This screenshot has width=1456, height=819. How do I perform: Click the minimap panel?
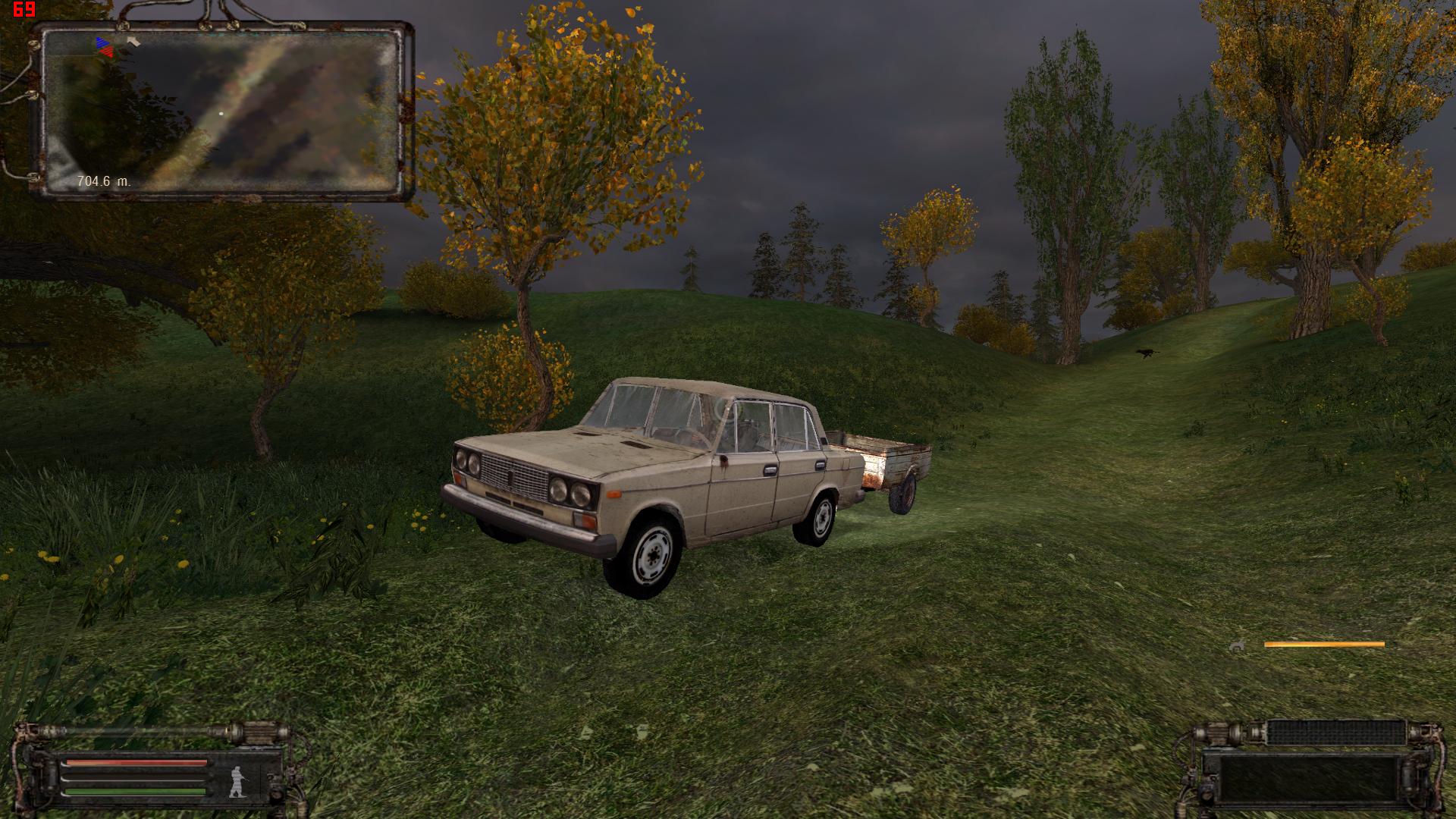[x=221, y=111]
